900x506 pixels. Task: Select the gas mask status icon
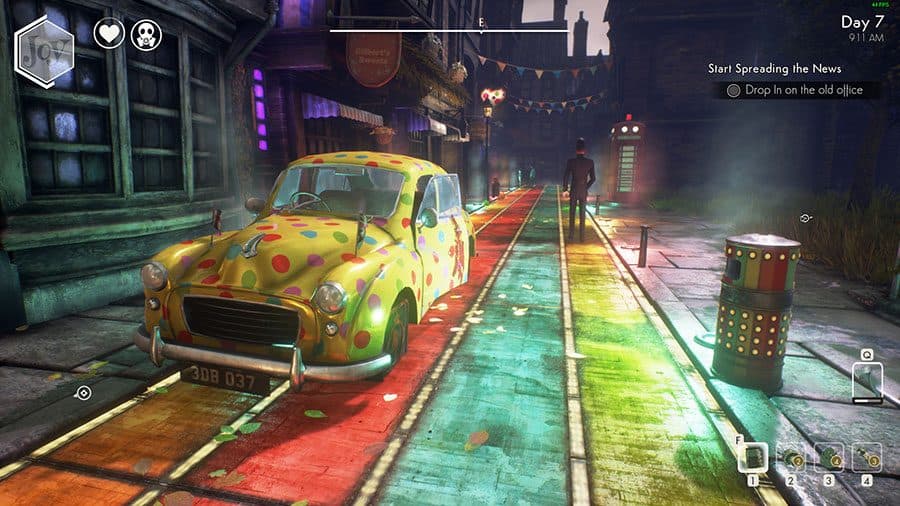click(x=146, y=34)
